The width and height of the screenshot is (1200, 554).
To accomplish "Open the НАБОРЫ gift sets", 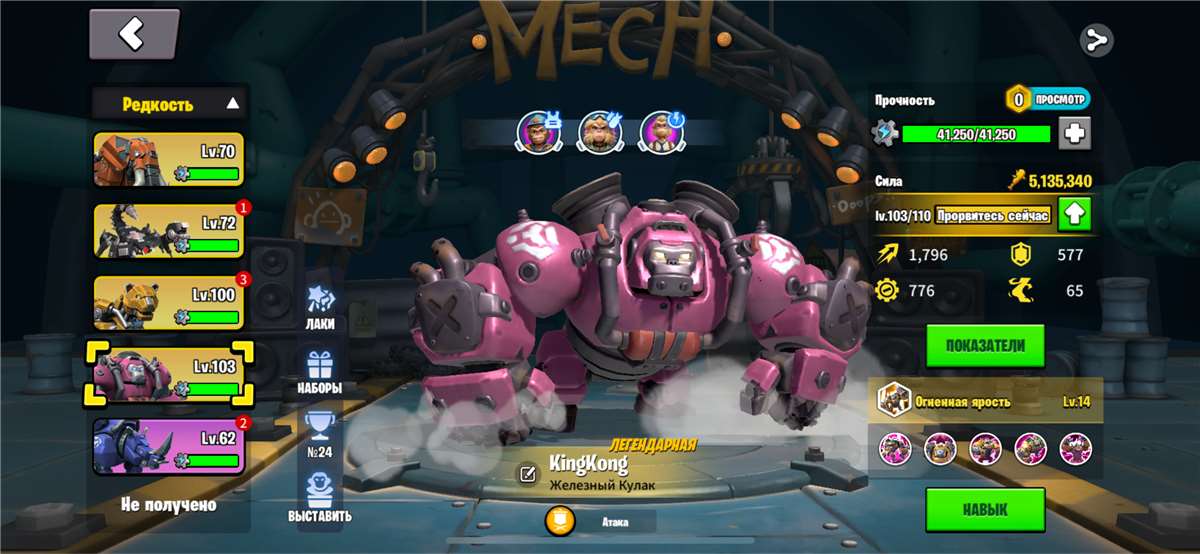I will coord(320,372).
